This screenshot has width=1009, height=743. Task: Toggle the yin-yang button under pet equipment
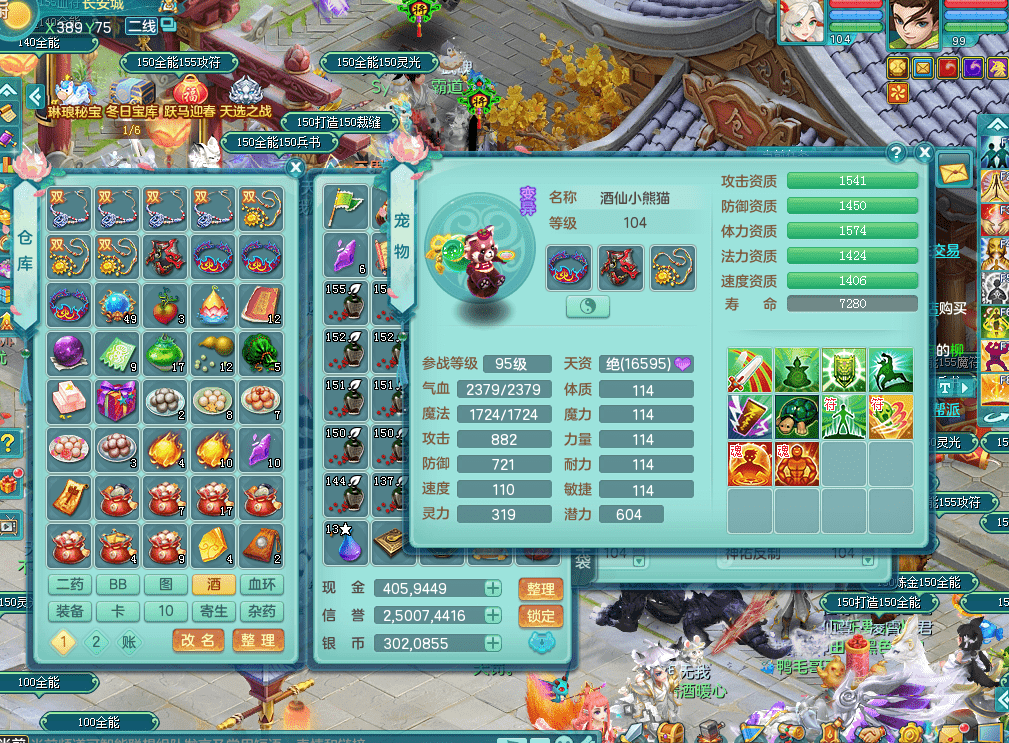pyautogui.click(x=588, y=306)
